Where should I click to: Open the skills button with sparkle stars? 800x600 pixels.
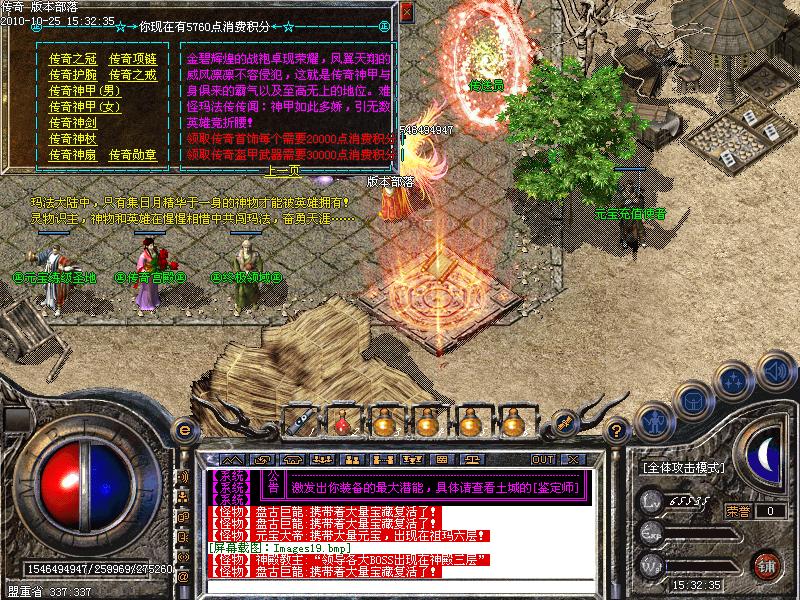(735, 381)
